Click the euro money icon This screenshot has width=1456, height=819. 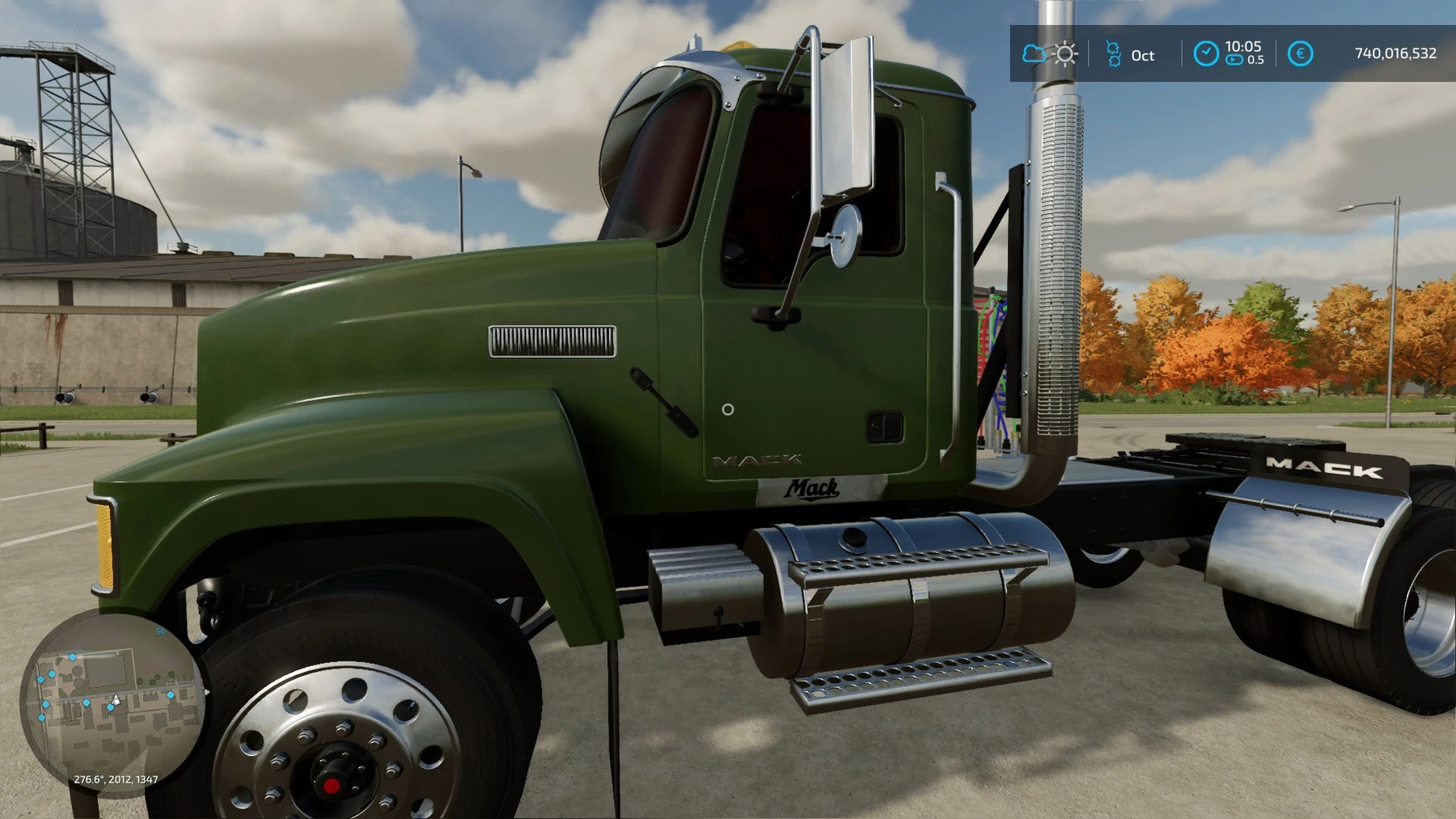[x=1300, y=54]
